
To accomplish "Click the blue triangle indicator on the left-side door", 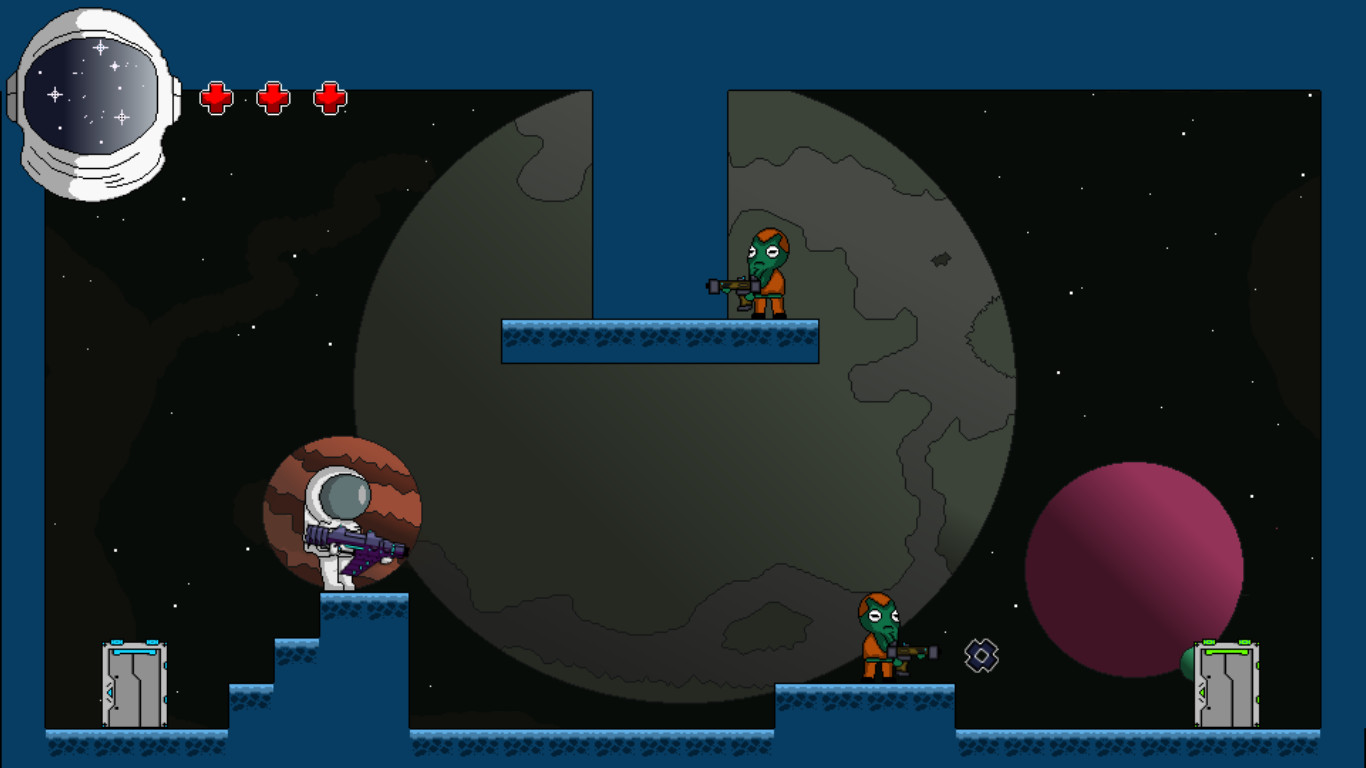I will pyautogui.click(x=110, y=691).
